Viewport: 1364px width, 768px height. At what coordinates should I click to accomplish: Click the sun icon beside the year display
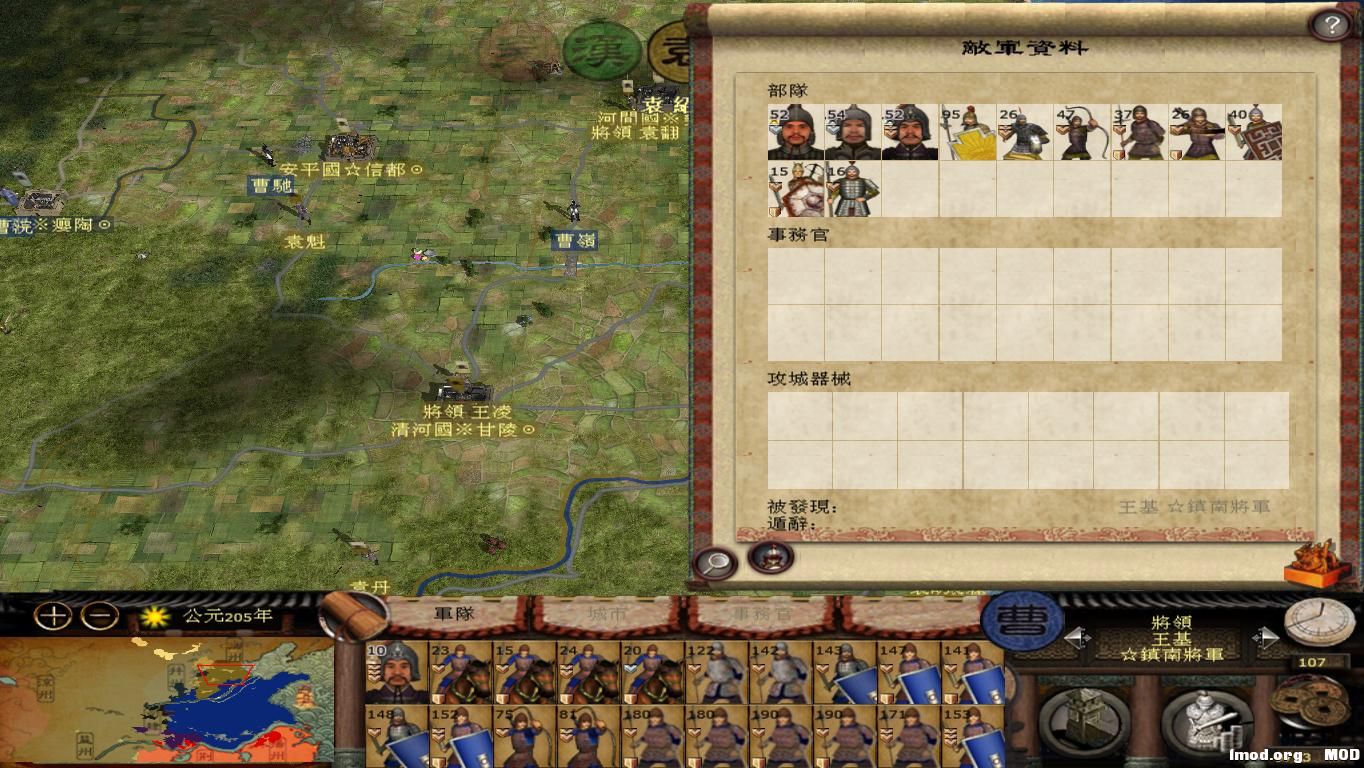(155, 619)
